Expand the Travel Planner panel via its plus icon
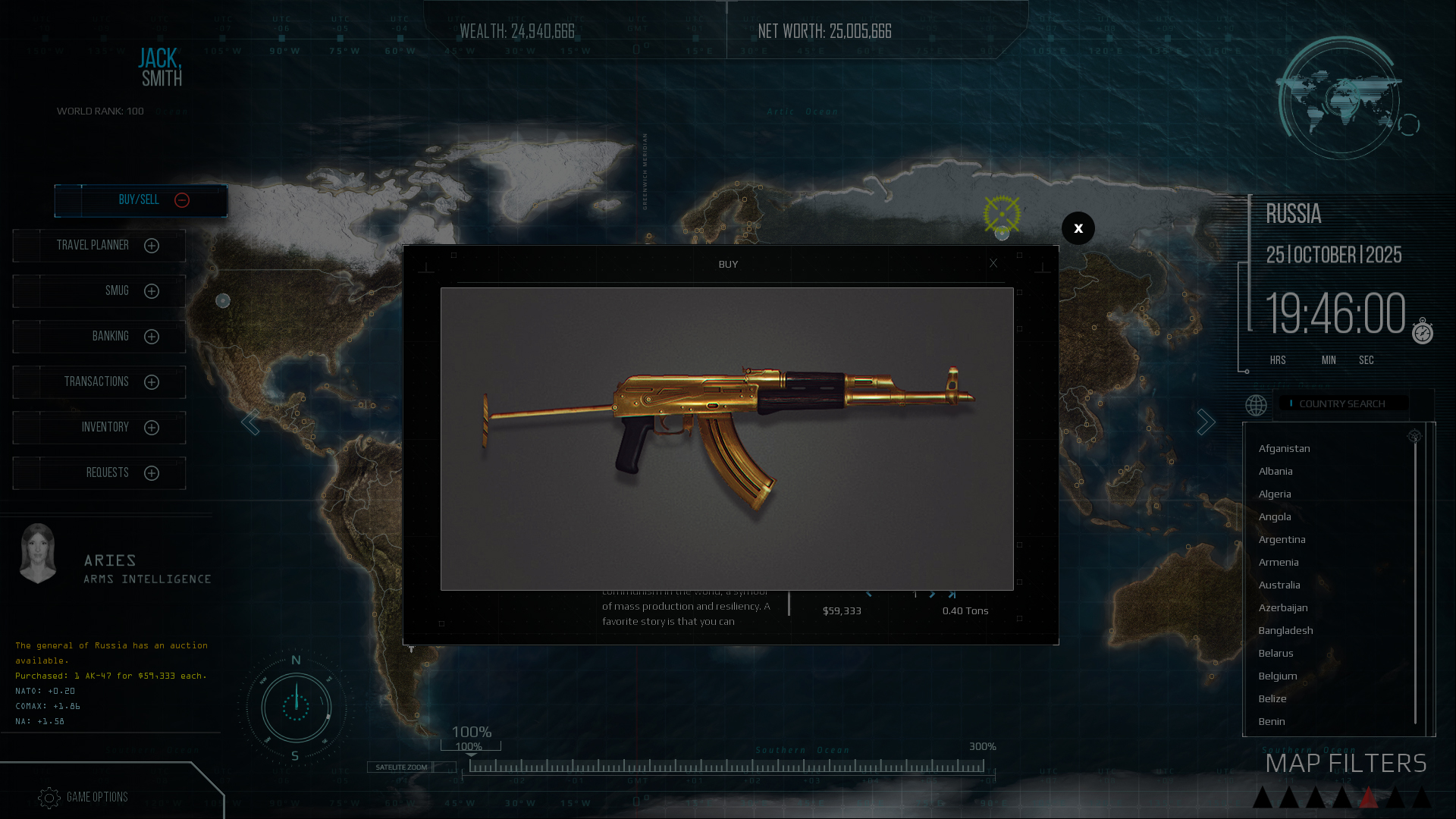The height and width of the screenshot is (819, 1456). point(152,246)
